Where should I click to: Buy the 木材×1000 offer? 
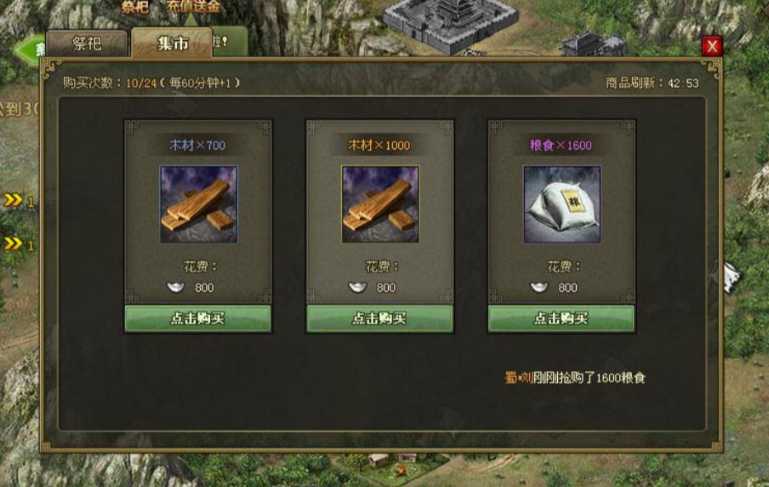click(380, 318)
